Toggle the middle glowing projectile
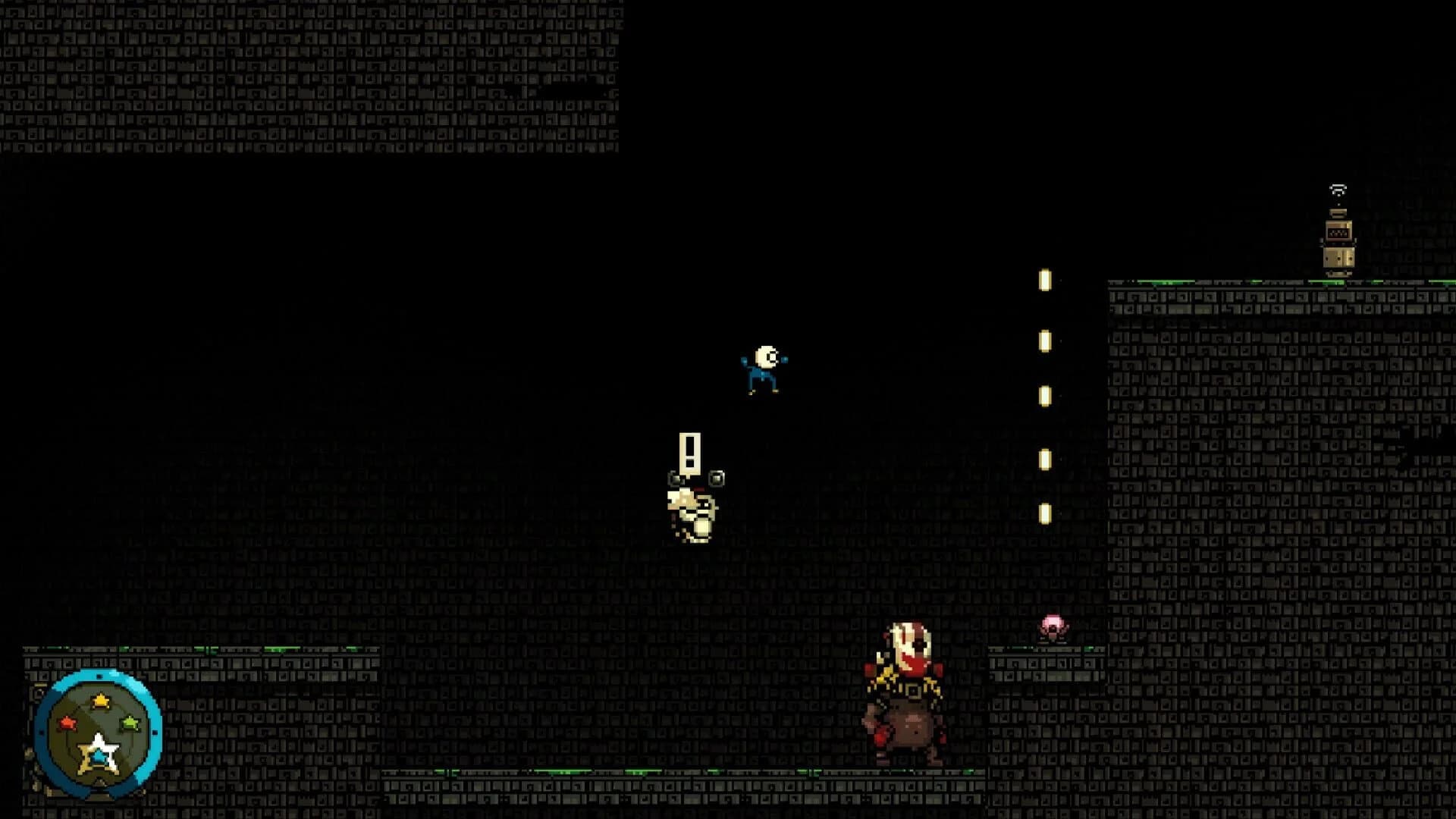 point(1045,394)
